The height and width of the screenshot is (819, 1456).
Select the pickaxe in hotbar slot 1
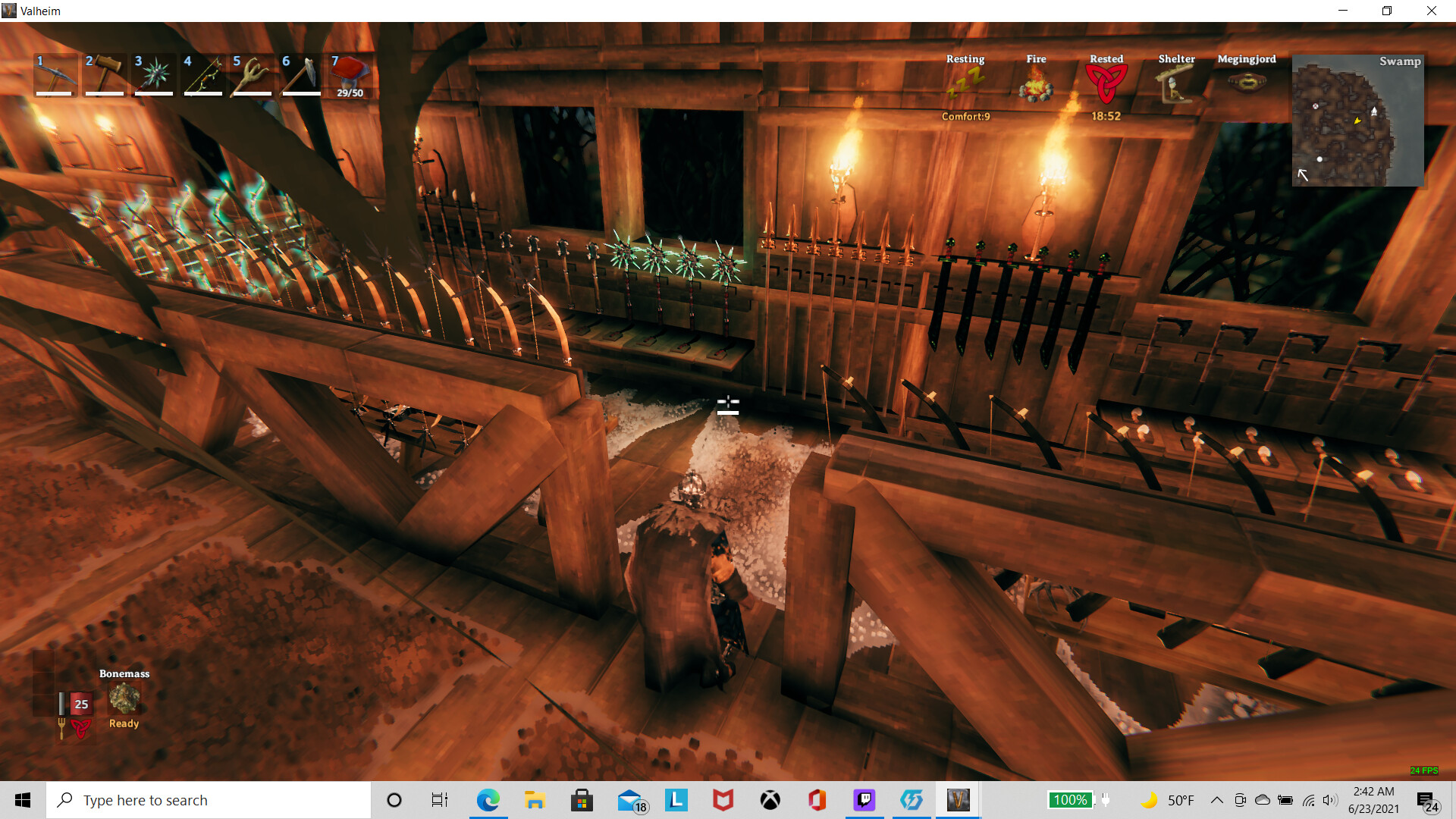pyautogui.click(x=55, y=74)
